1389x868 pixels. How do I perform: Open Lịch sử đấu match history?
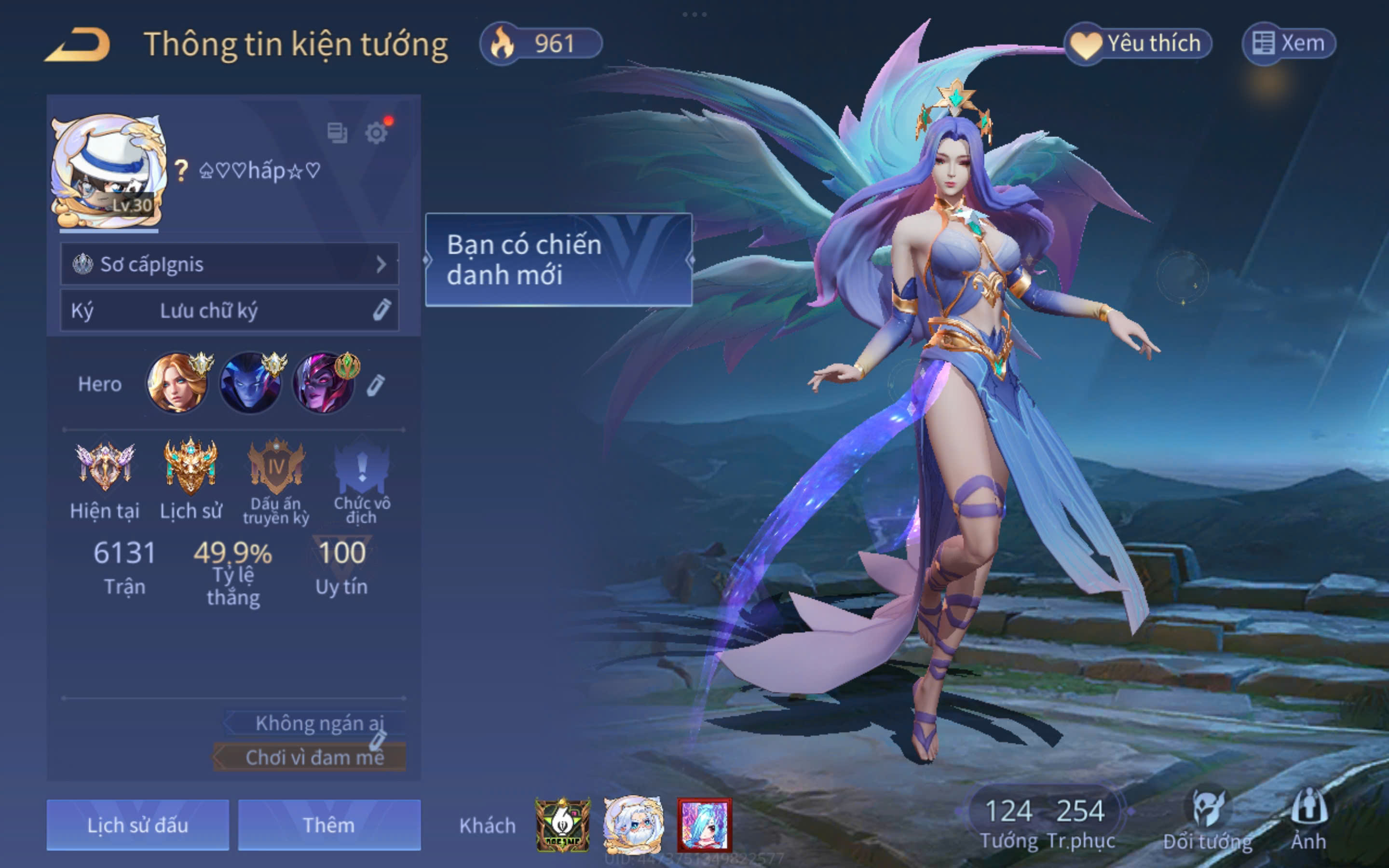tap(138, 825)
